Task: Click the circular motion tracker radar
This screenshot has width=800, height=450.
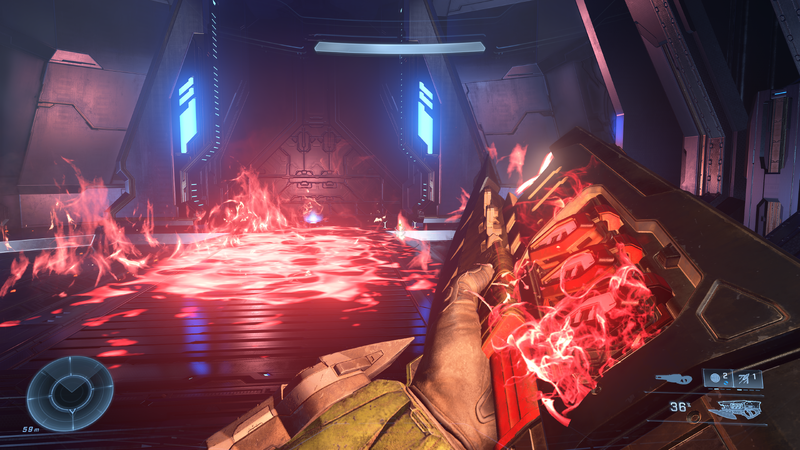Action: 69,393
